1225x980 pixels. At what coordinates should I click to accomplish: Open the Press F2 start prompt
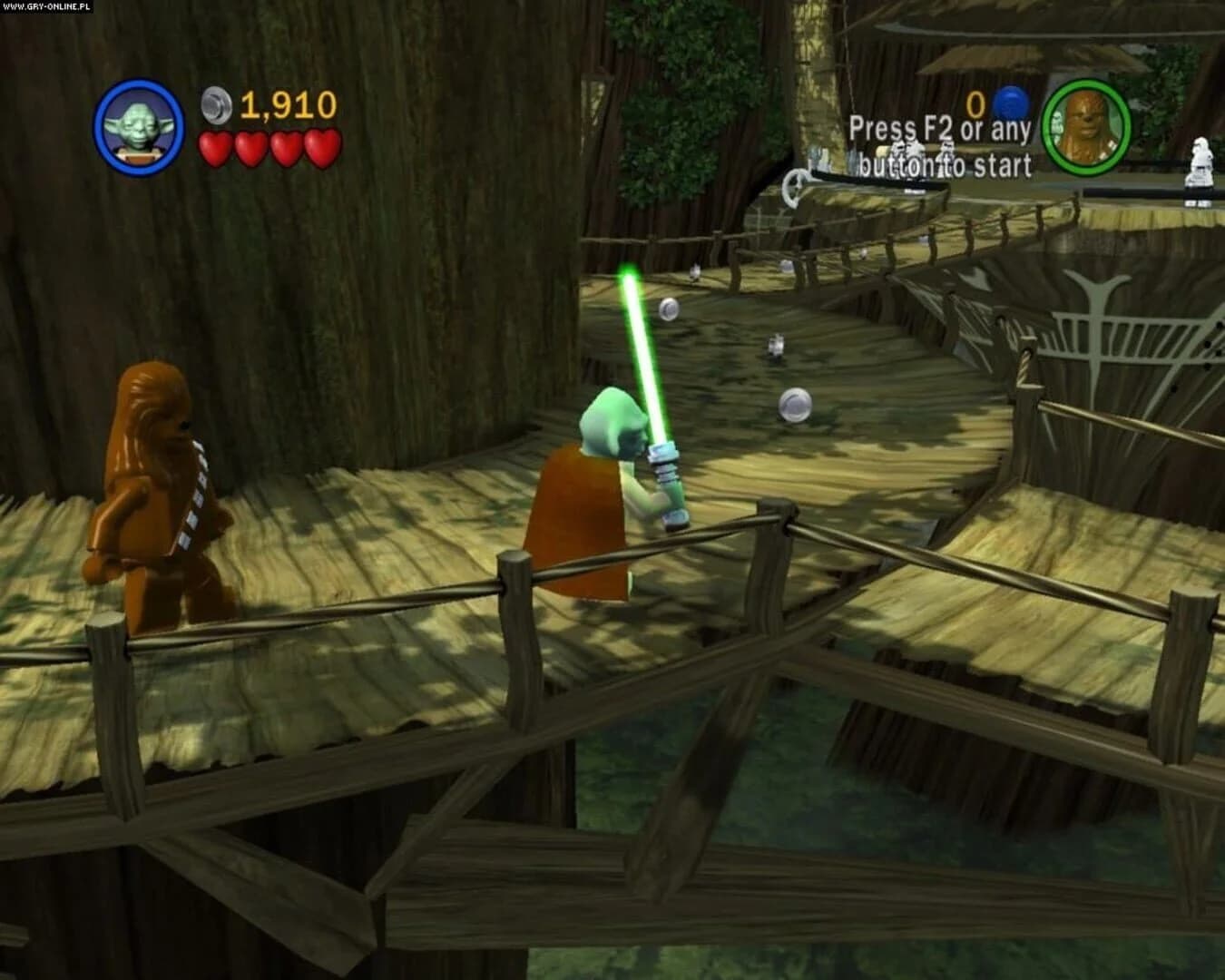point(938,128)
